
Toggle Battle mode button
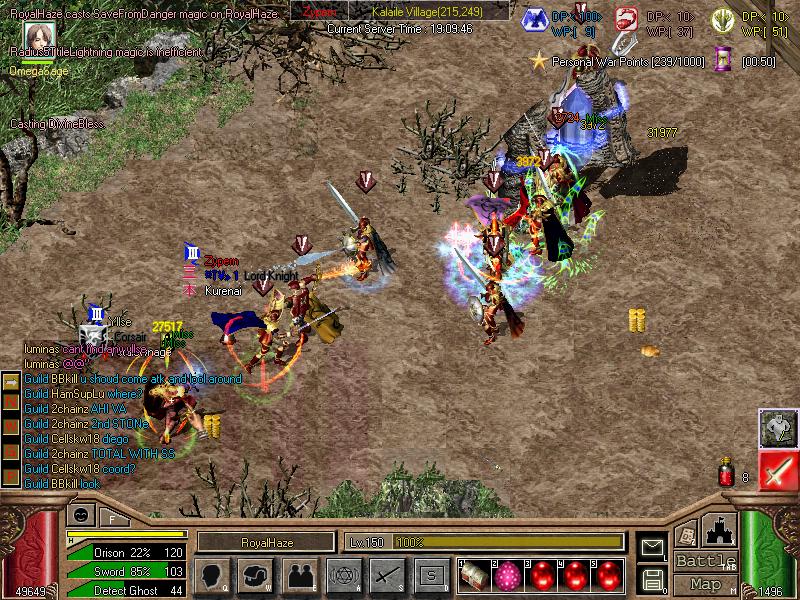pos(706,561)
